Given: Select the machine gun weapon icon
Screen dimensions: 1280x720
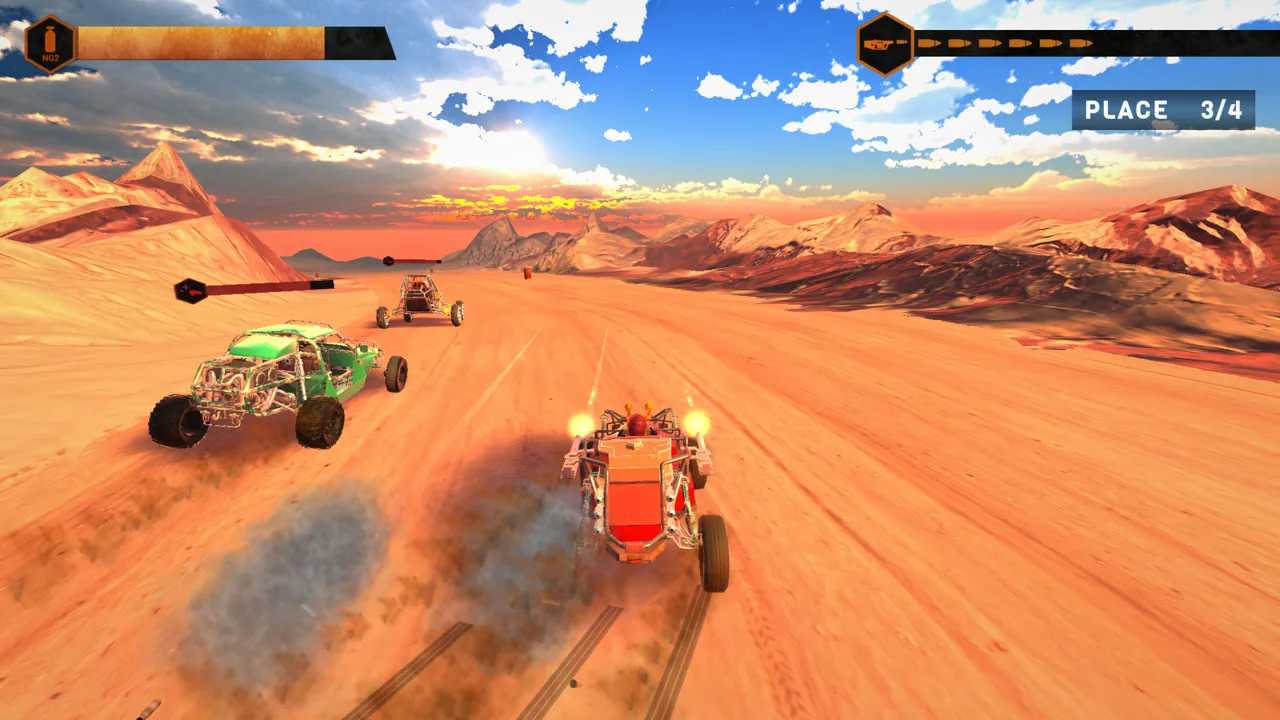Looking at the screenshot, I should 878,44.
